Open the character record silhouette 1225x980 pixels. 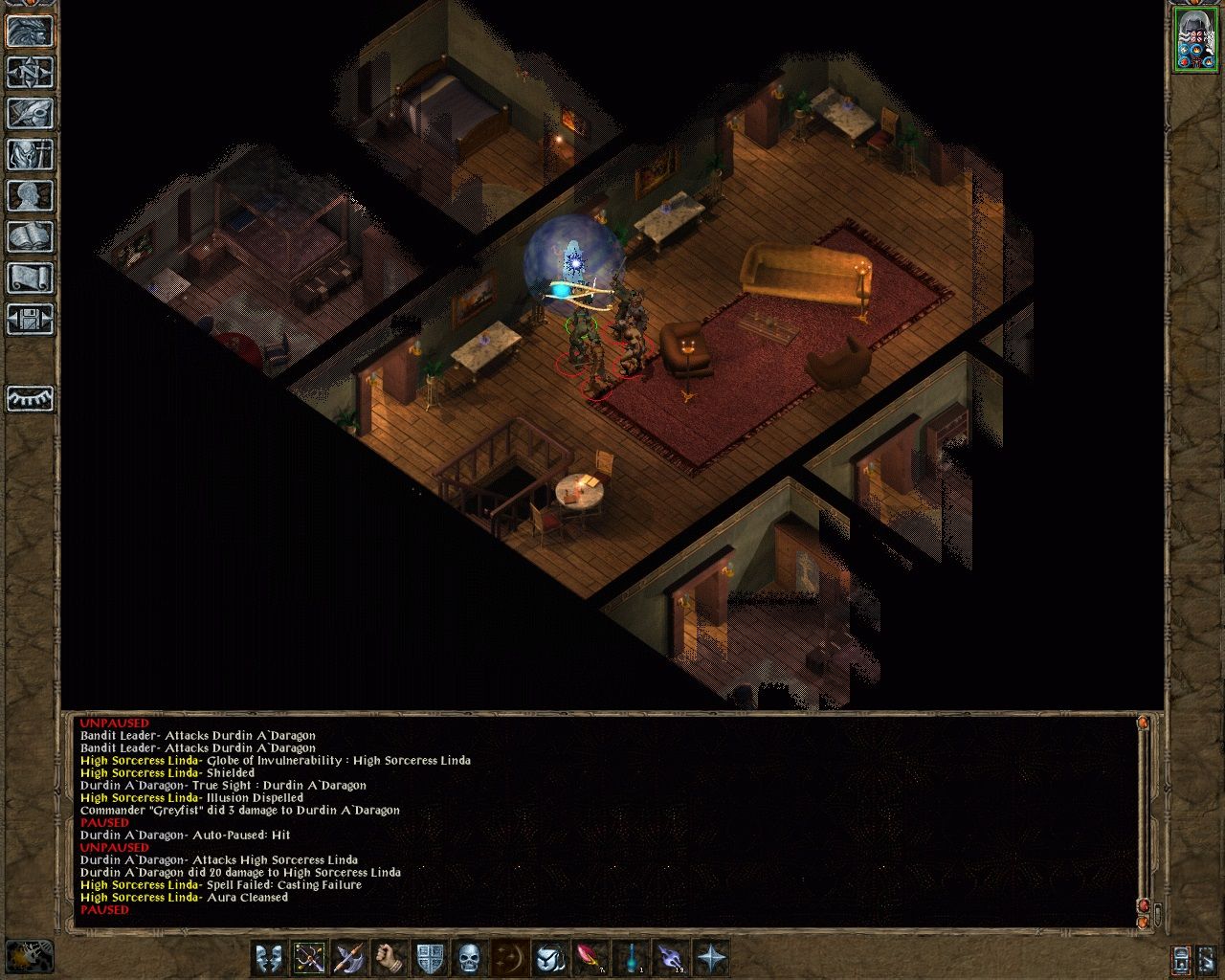click(x=30, y=196)
